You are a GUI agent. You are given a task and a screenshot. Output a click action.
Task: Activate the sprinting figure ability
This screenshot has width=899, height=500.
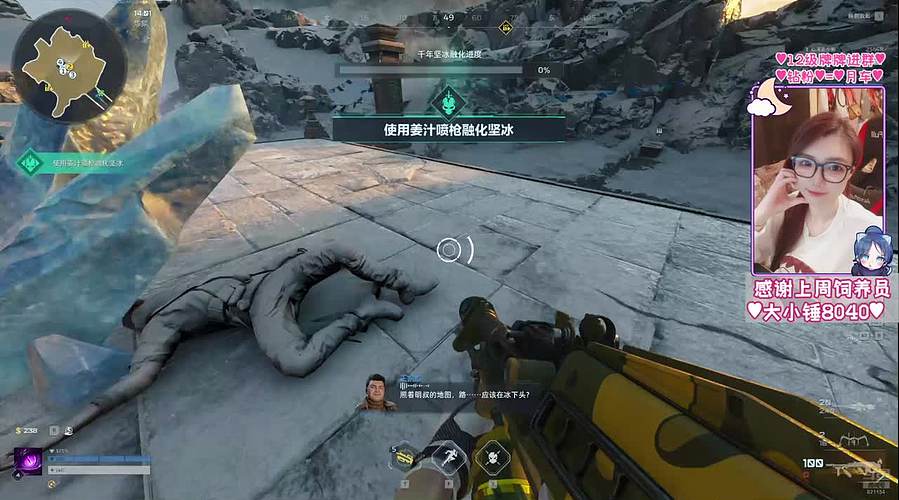tap(450, 459)
